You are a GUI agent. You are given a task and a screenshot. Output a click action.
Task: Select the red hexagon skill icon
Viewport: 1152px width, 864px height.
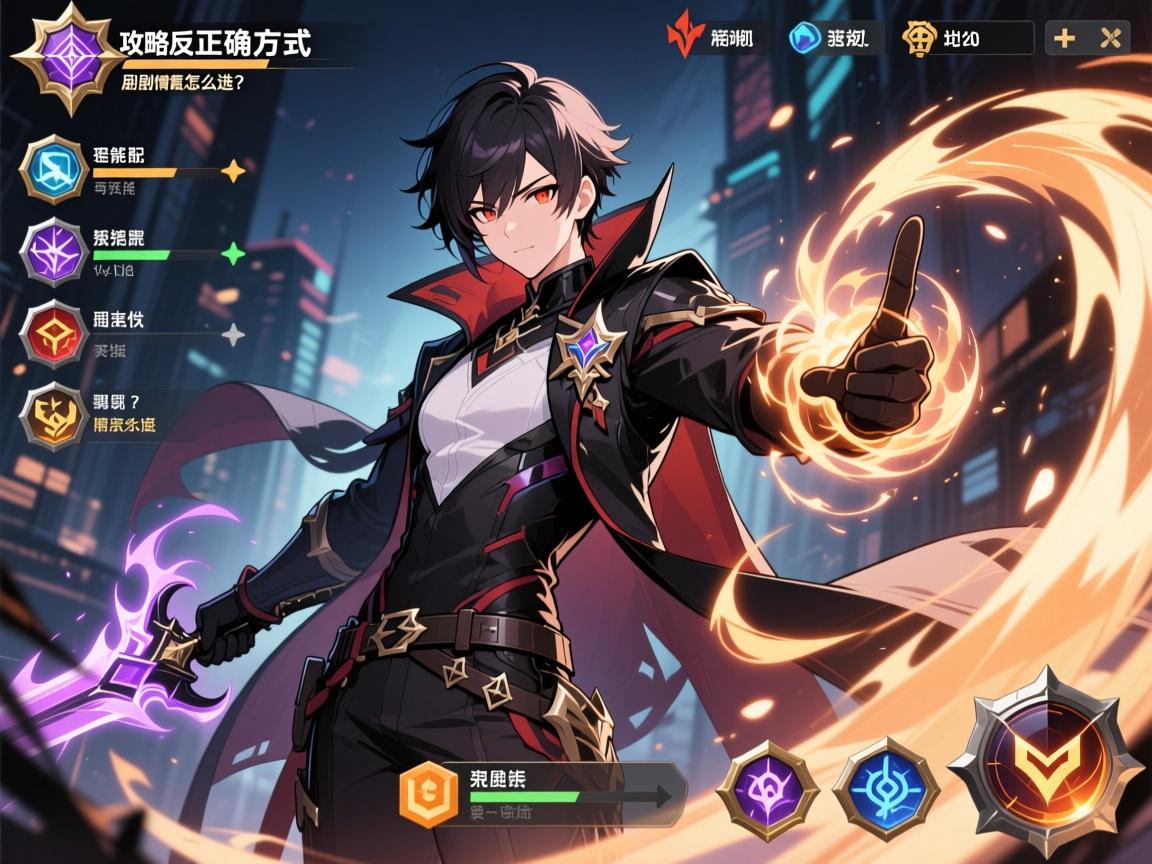52,333
